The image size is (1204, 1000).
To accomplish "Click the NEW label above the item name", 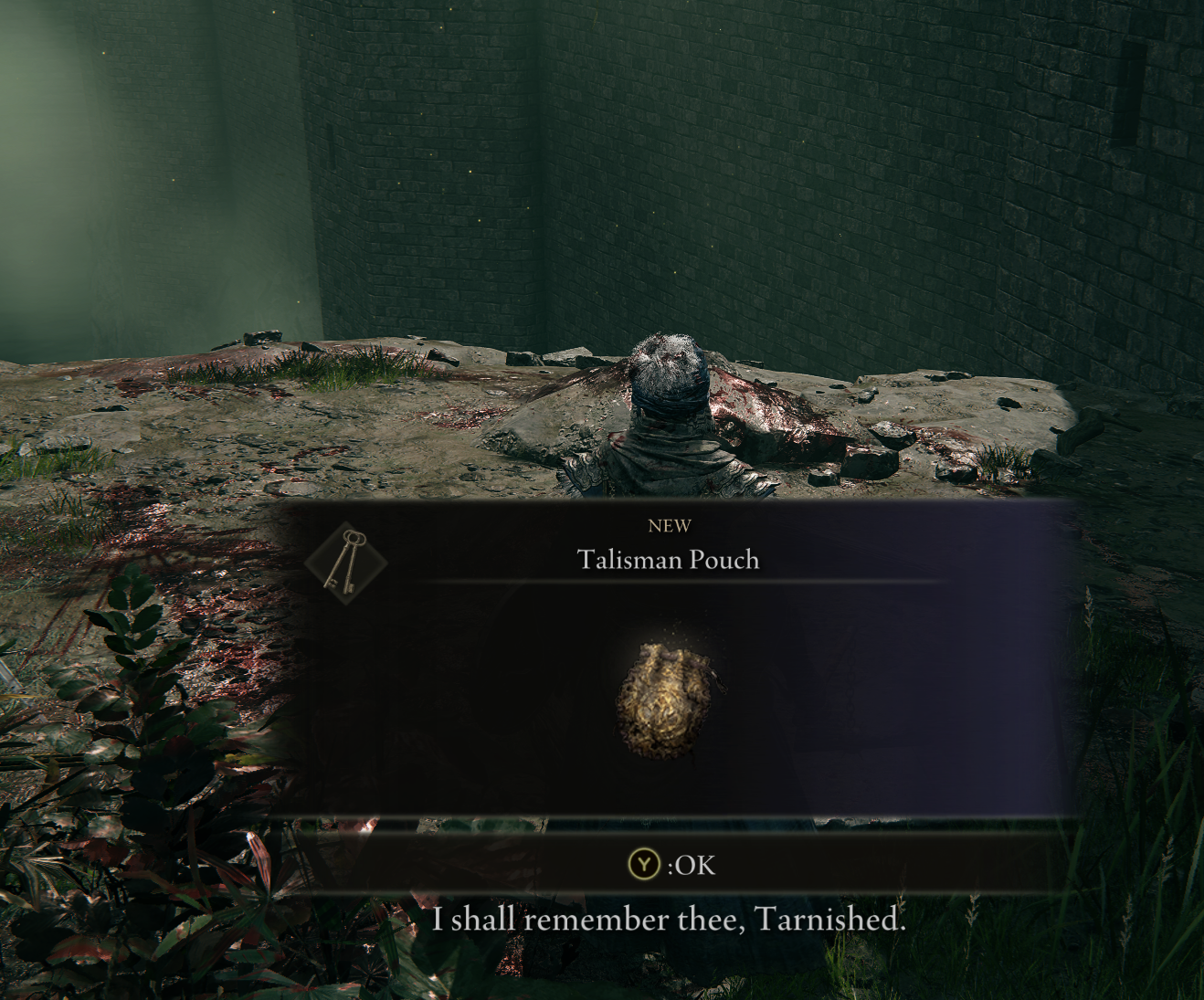I will point(670,525).
